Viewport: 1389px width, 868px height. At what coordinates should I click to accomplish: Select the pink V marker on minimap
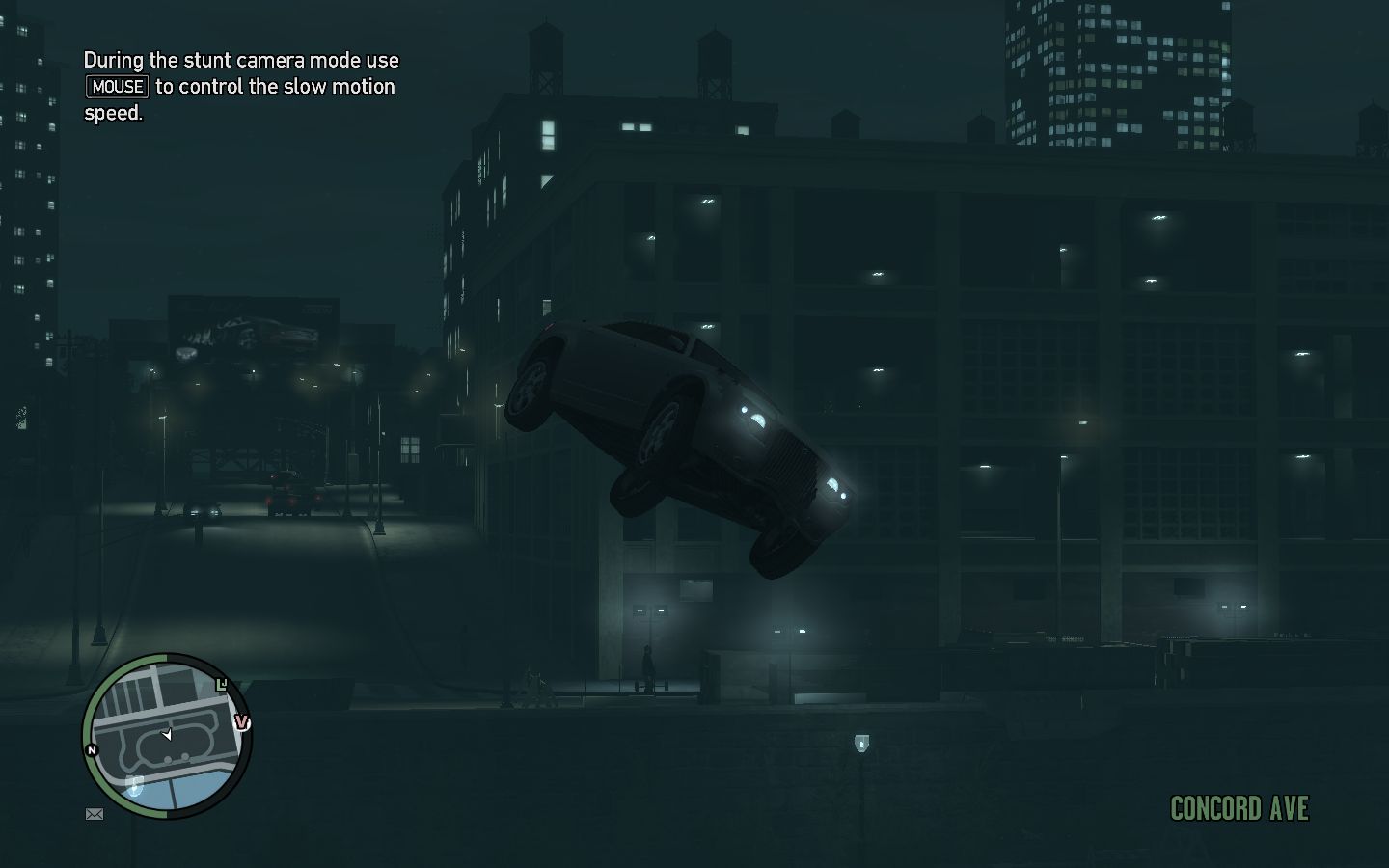[x=242, y=722]
